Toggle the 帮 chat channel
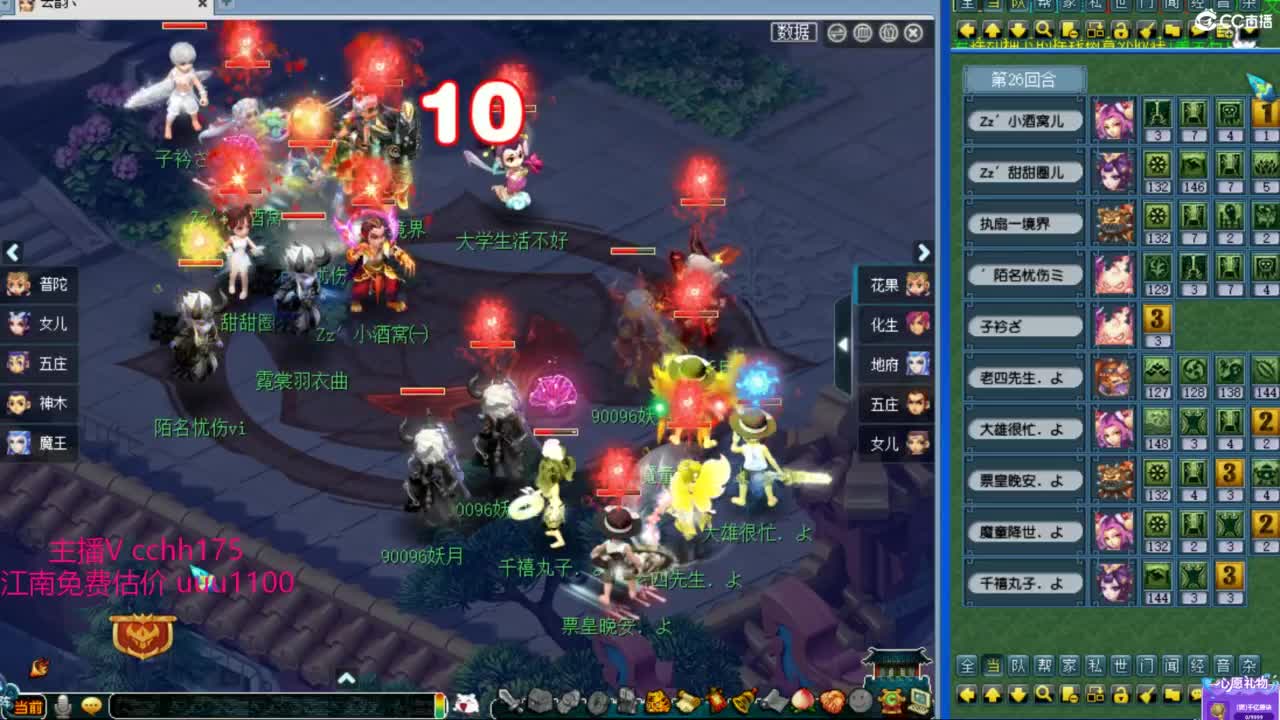Viewport: 1280px width, 720px height. tap(1043, 663)
